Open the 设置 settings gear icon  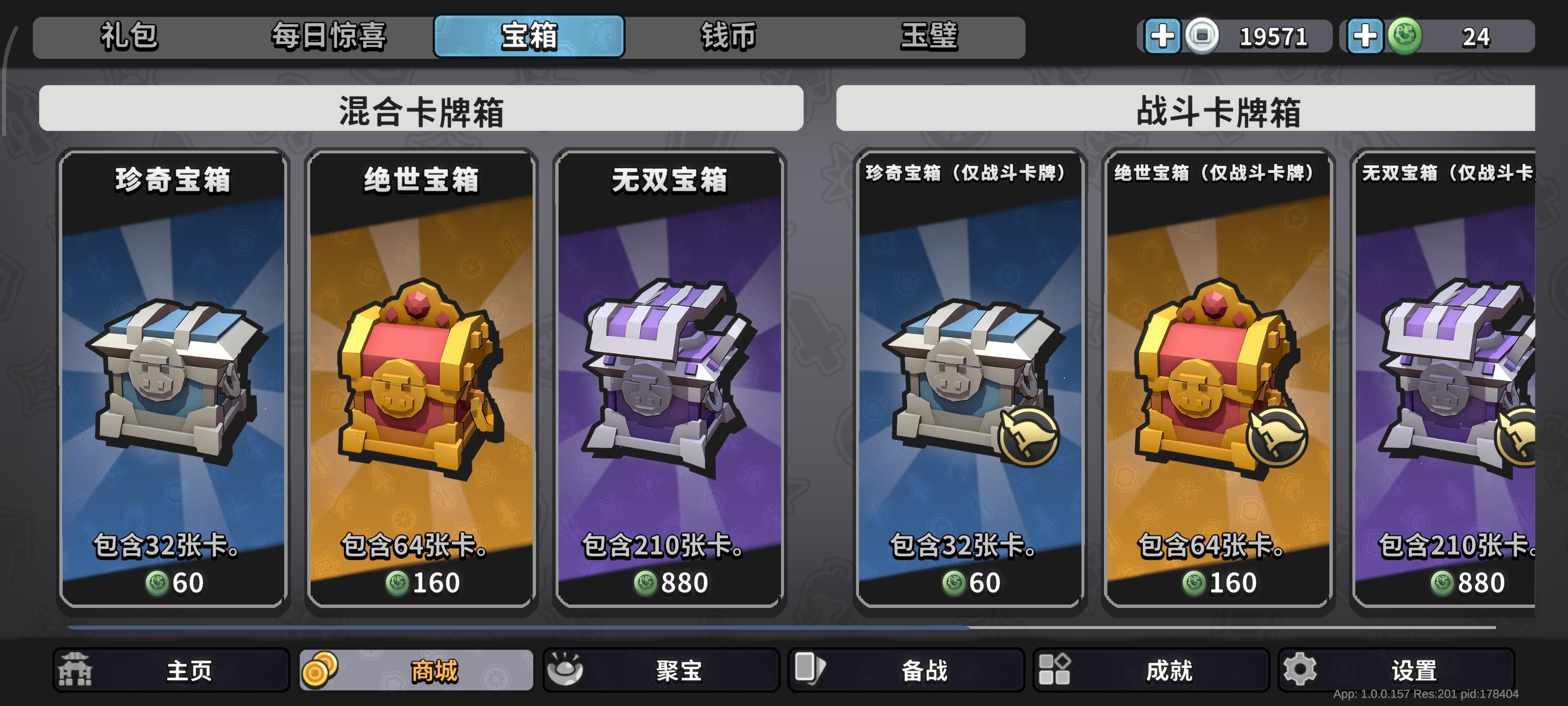(1299, 670)
